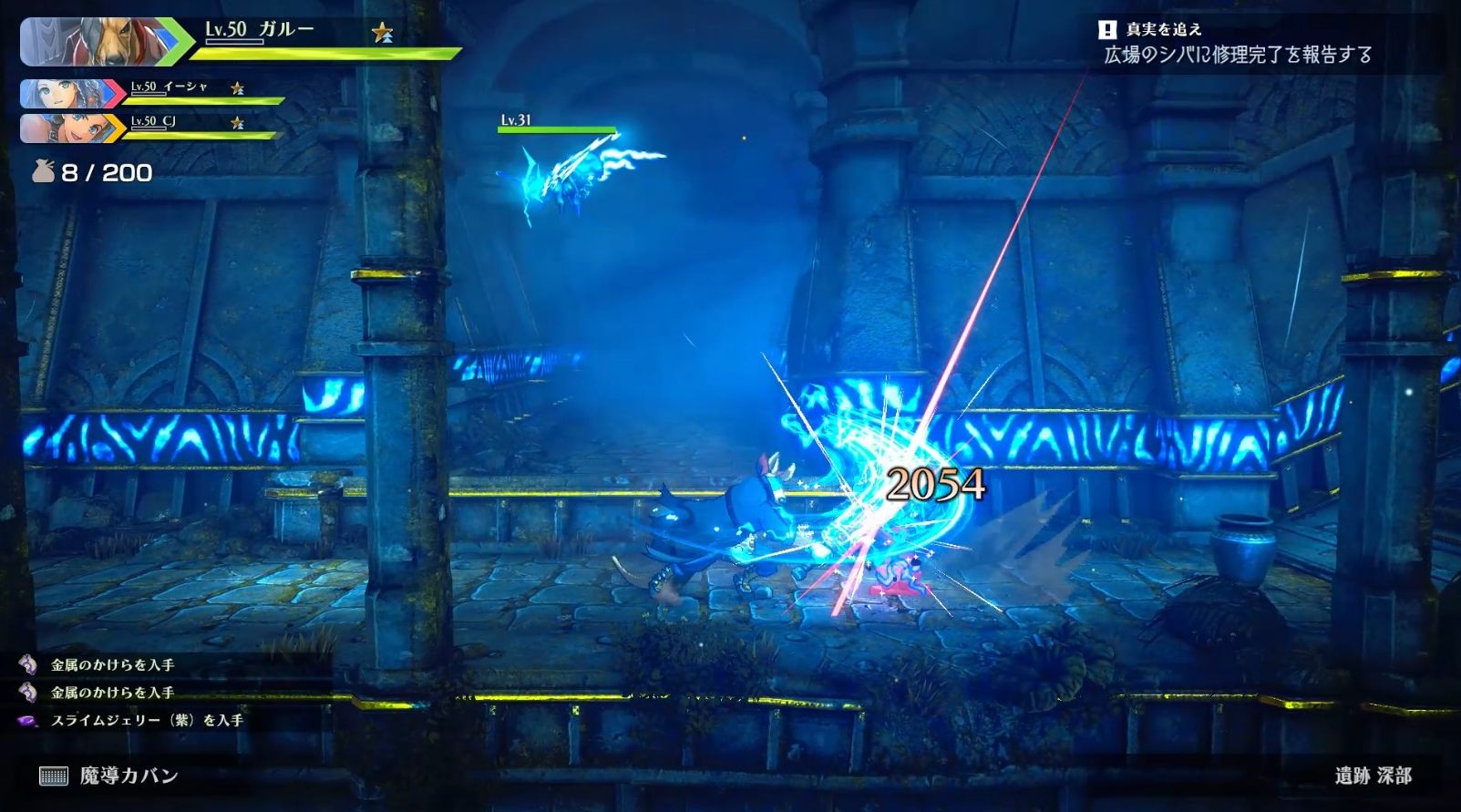The image size is (1461, 812).
Task: Open the quest tracker objective
Action: coord(1237,55)
